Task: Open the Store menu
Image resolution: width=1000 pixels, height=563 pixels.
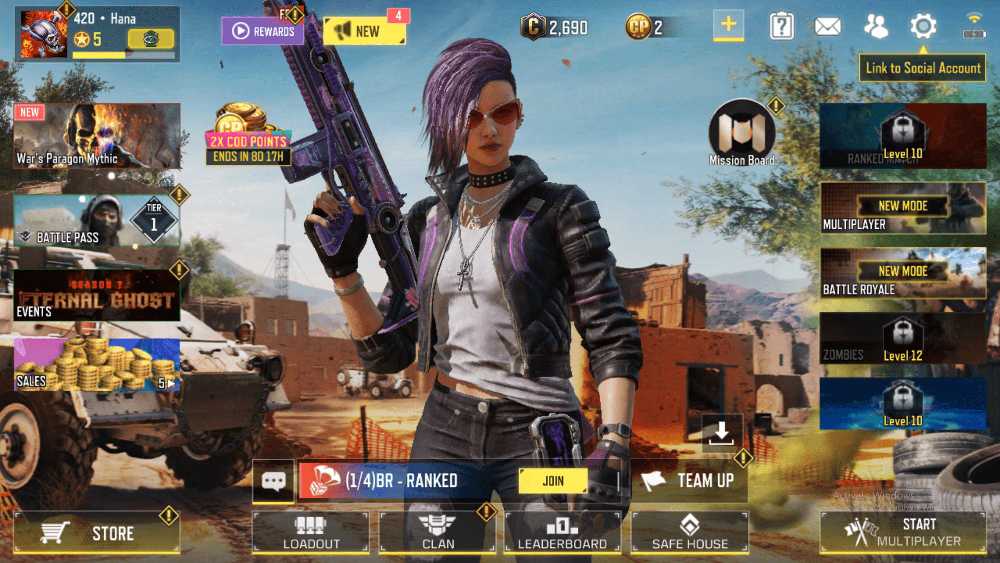Action: pyautogui.click(x=97, y=533)
